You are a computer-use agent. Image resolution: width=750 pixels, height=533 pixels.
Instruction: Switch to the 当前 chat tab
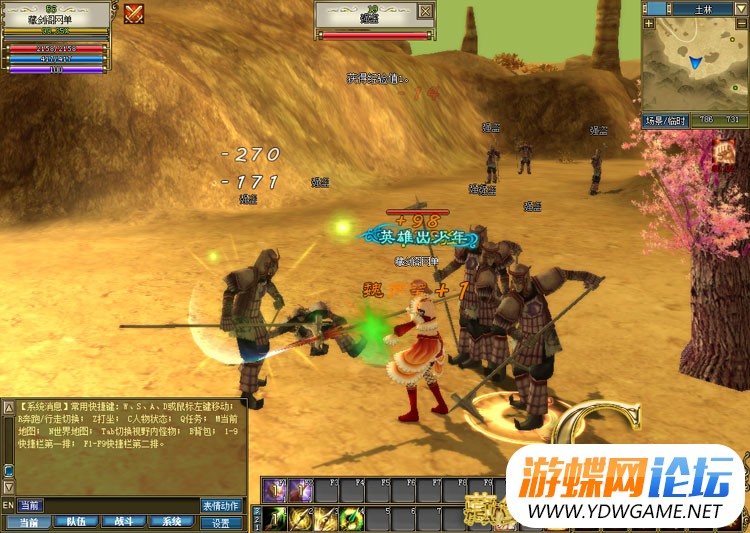coord(28,522)
